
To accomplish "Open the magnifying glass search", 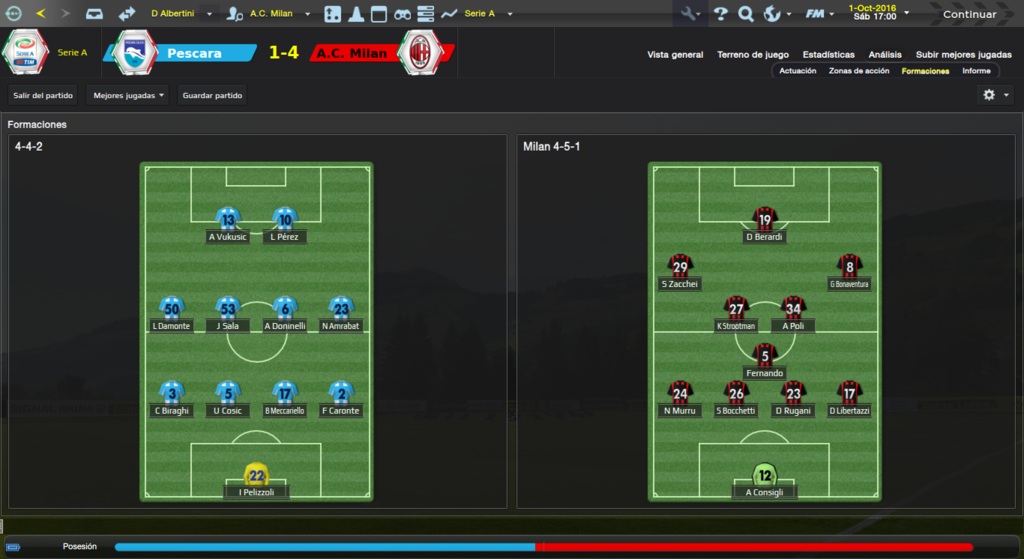I will coord(745,14).
